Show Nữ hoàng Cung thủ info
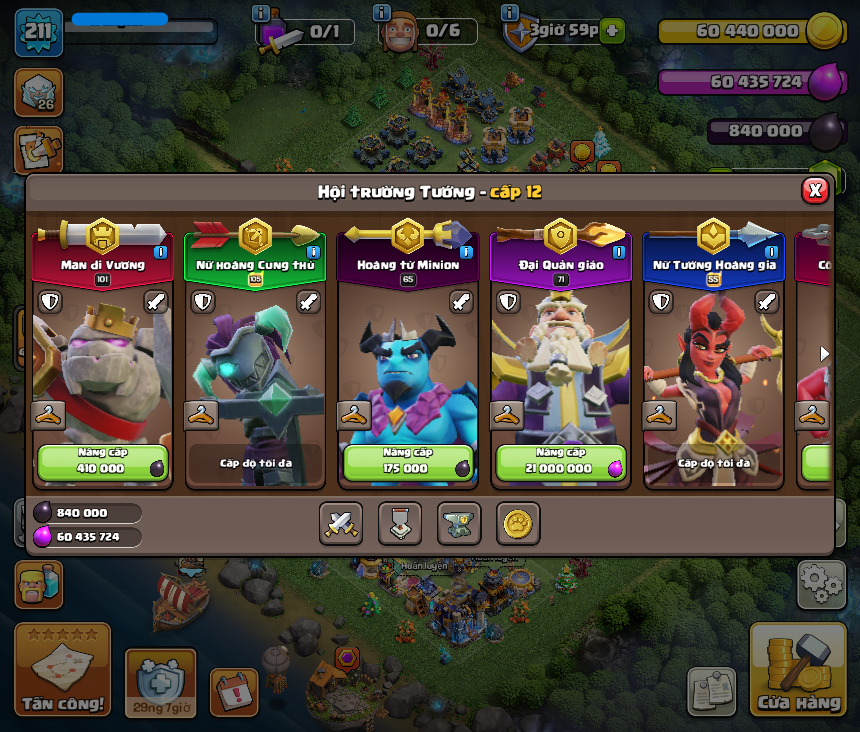The width and height of the screenshot is (860, 732). [313, 252]
